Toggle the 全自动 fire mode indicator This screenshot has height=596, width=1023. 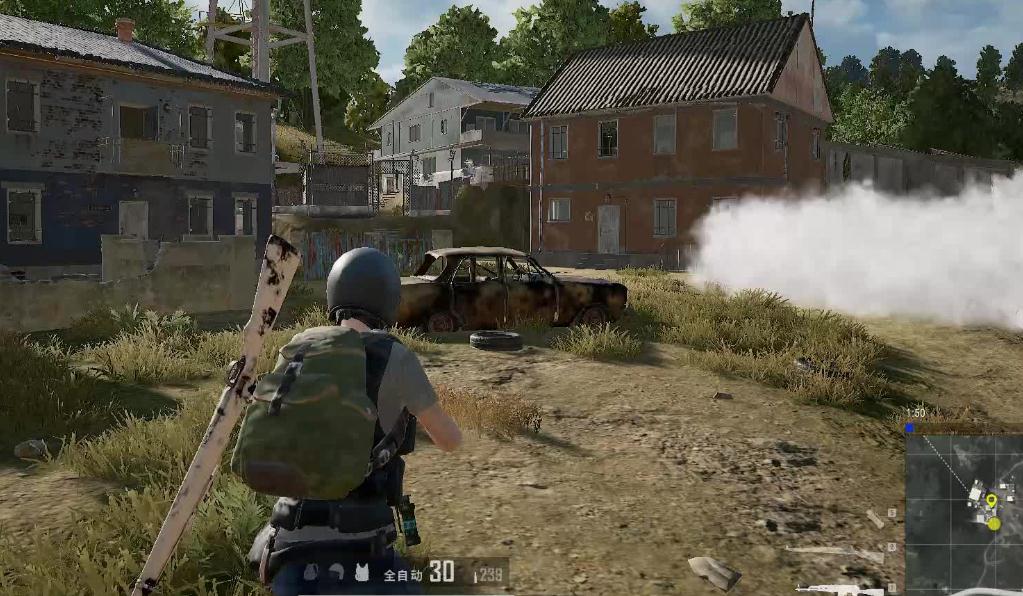[x=403, y=574]
